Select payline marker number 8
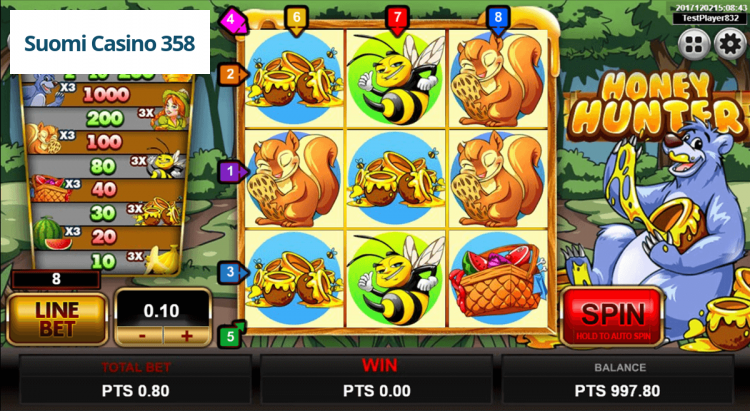This screenshot has width=750, height=411. click(x=498, y=17)
